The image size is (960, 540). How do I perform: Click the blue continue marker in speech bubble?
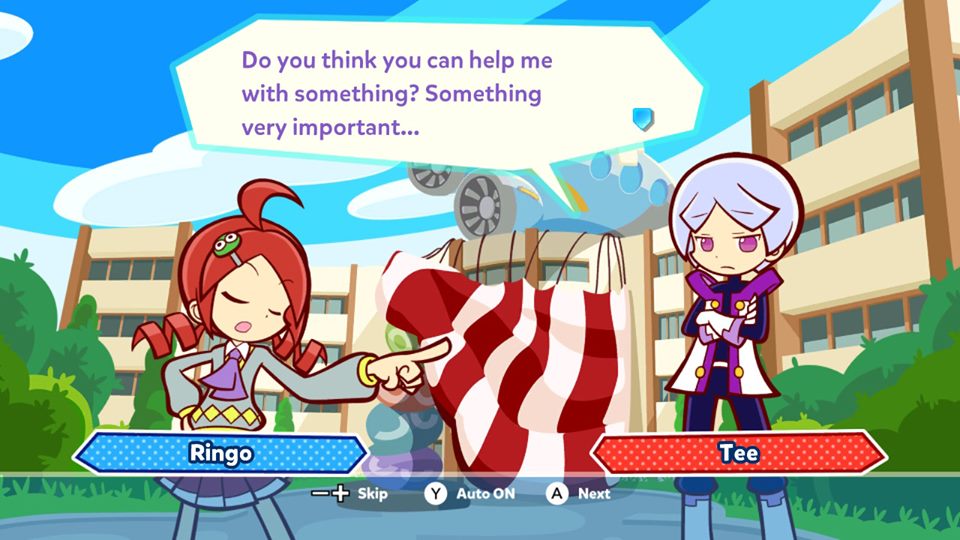click(642, 119)
